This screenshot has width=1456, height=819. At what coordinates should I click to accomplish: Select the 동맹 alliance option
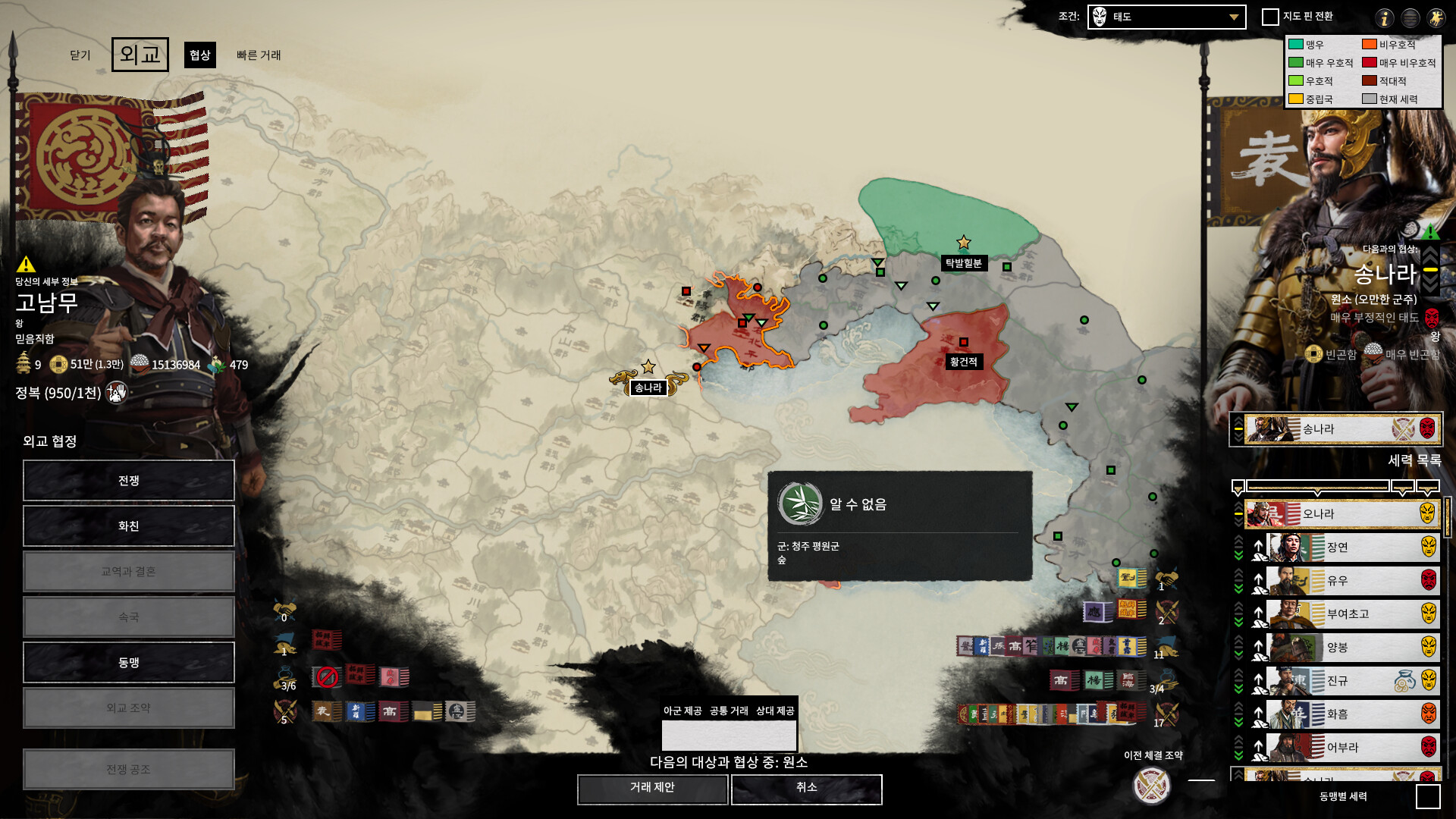click(129, 663)
